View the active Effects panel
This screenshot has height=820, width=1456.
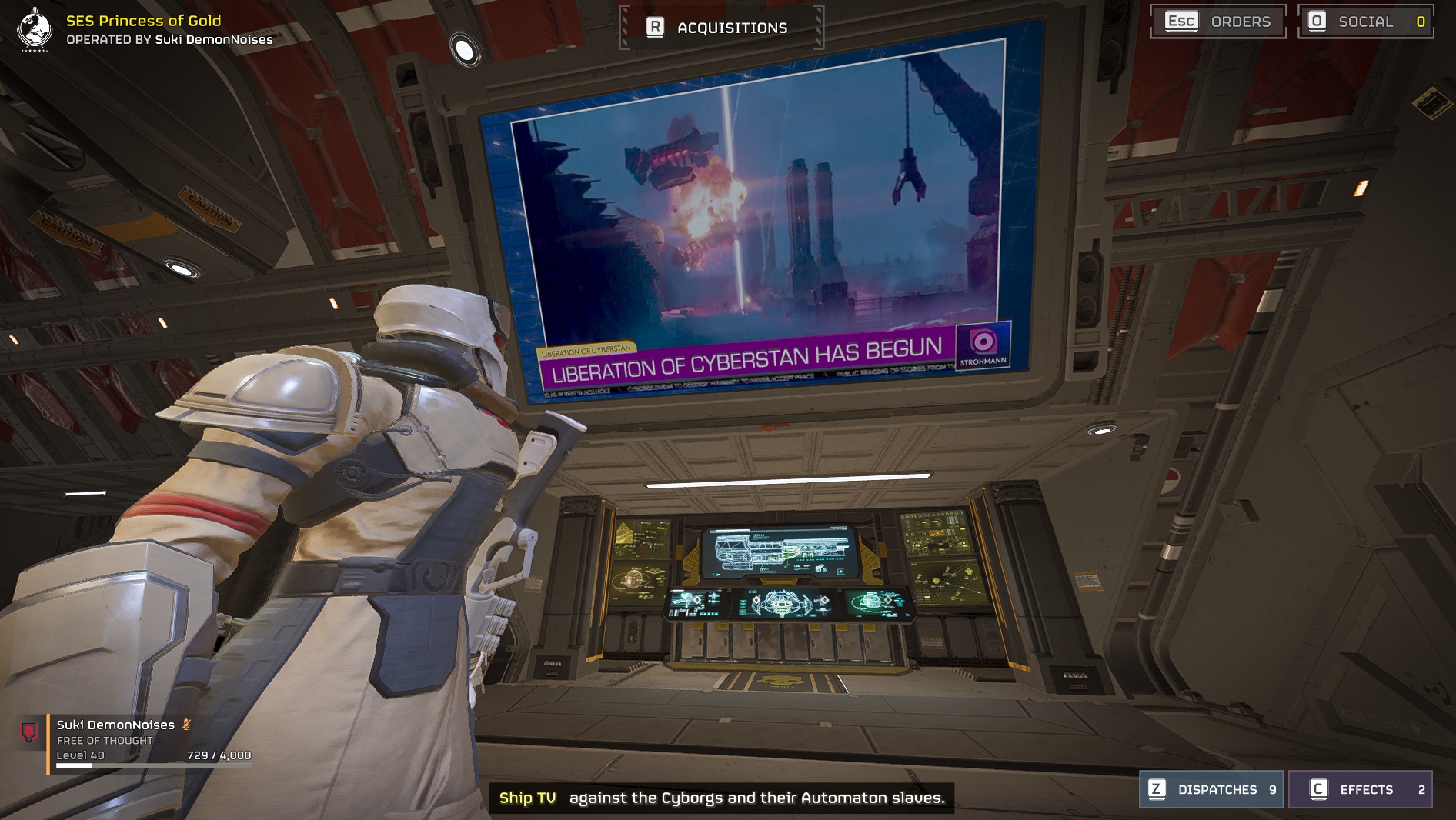click(x=1360, y=789)
